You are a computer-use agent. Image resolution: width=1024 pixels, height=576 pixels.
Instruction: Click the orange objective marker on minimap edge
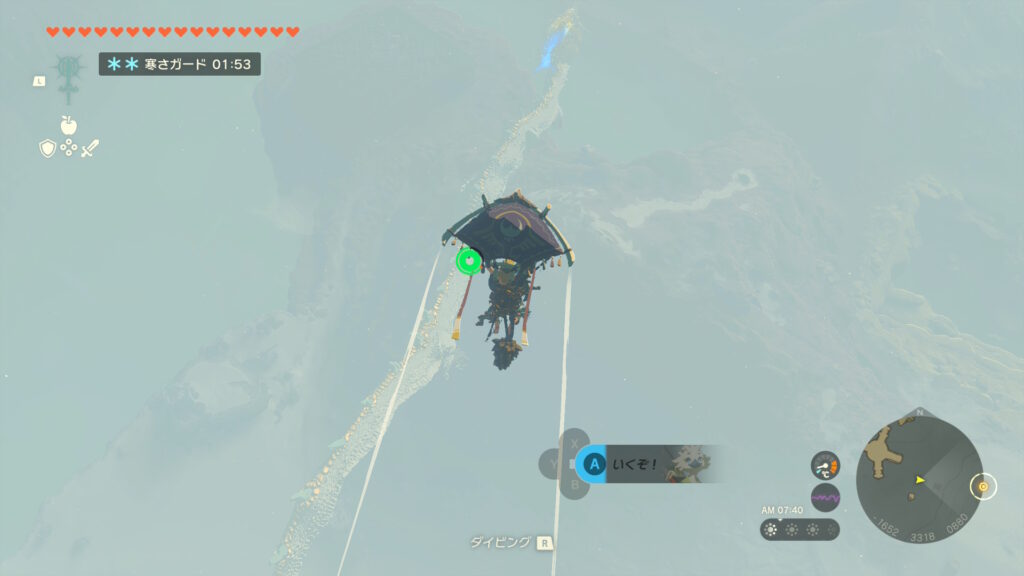click(x=983, y=487)
